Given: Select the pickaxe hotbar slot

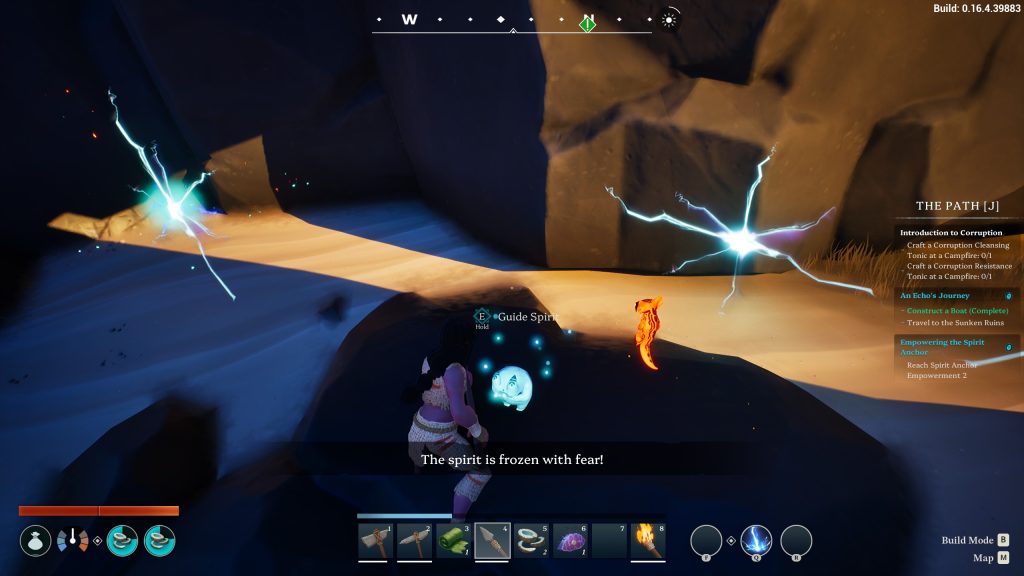Looking at the screenshot, I should (x=414, y=540).
